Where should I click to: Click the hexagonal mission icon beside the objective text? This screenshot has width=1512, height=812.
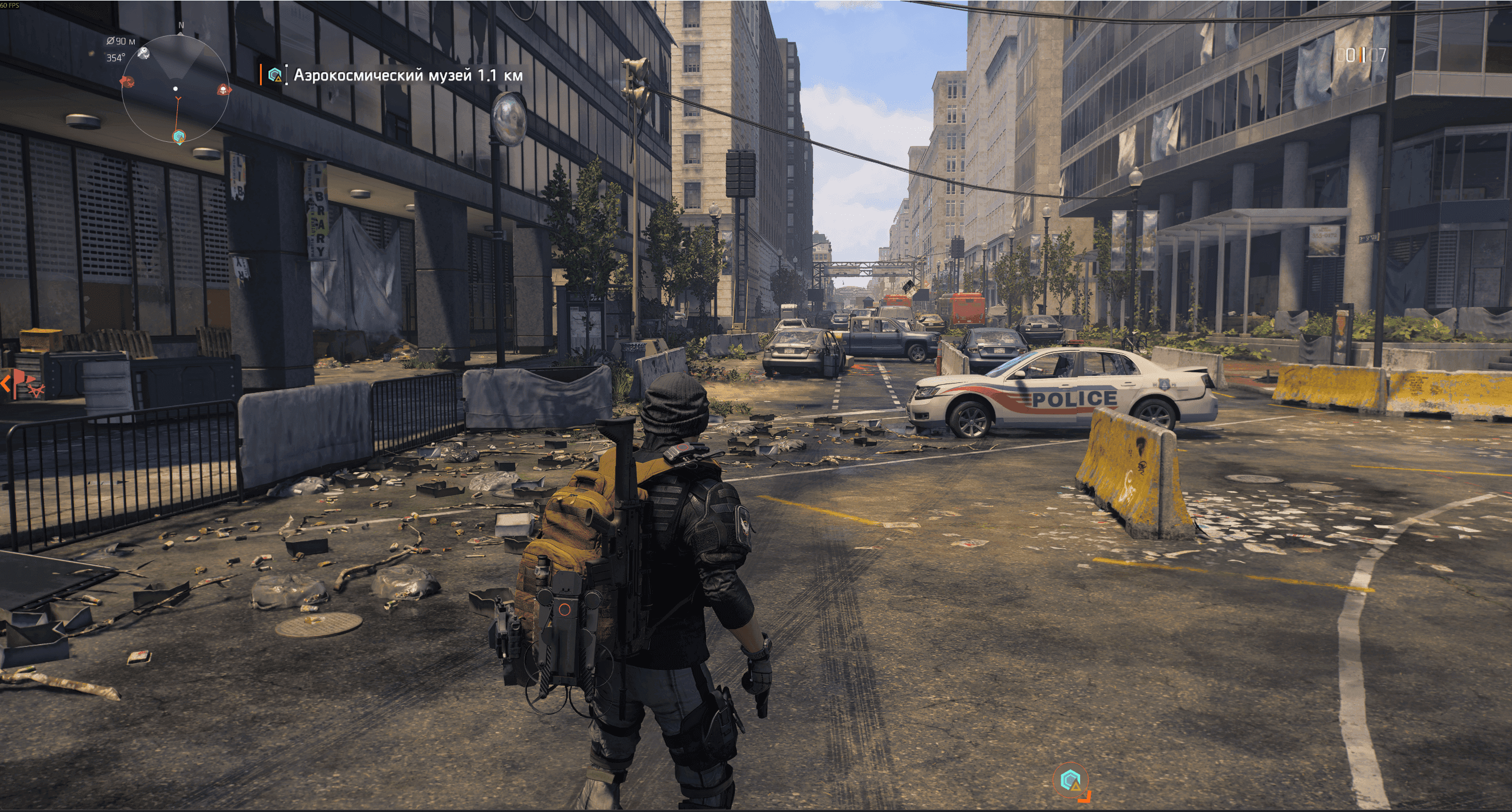274,75
